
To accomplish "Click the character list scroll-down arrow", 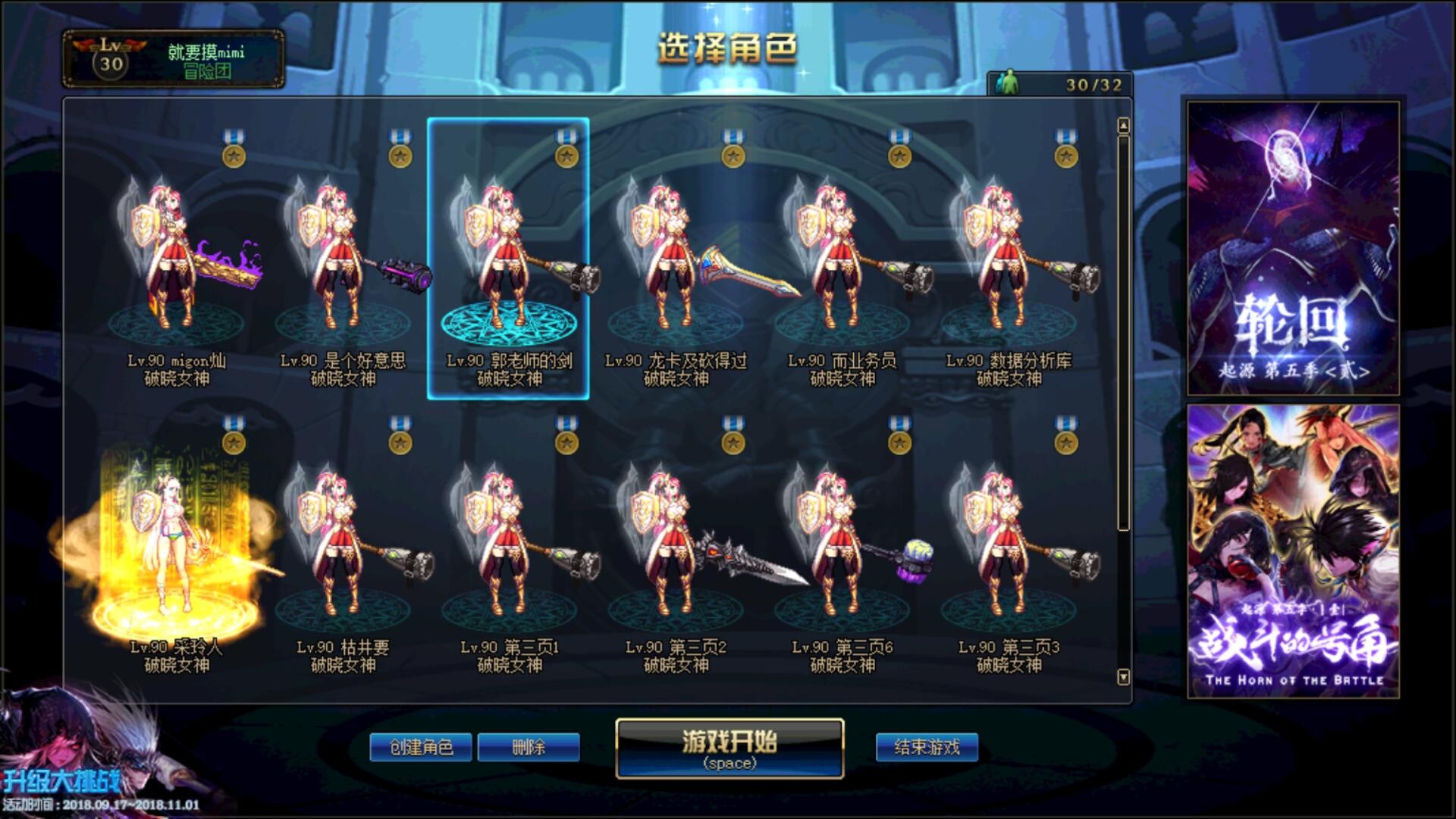I will pyautogui.click(x=1123, y=676).
